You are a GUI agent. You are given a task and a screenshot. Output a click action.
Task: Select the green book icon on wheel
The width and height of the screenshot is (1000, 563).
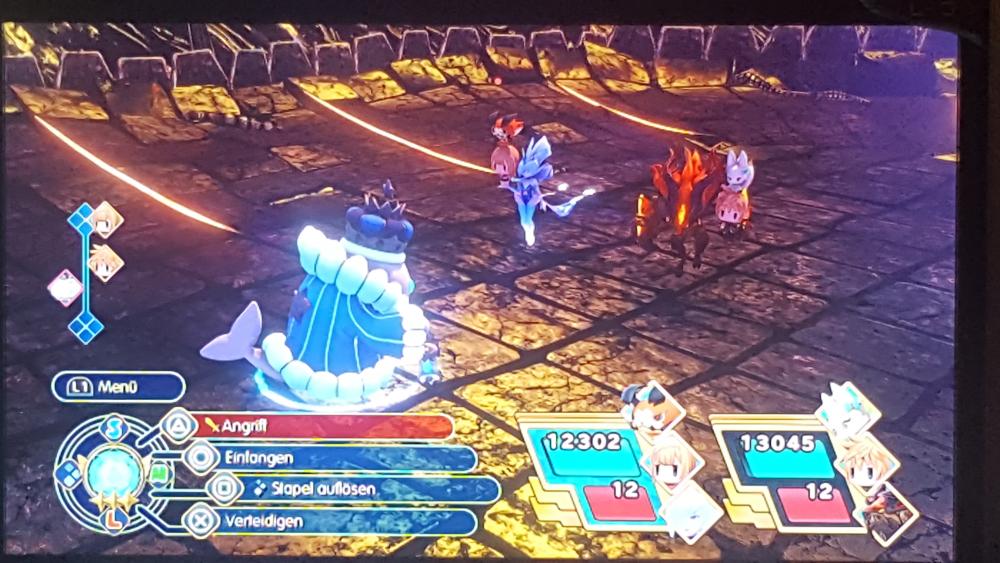pyautogui.click(x=157, y=473)
